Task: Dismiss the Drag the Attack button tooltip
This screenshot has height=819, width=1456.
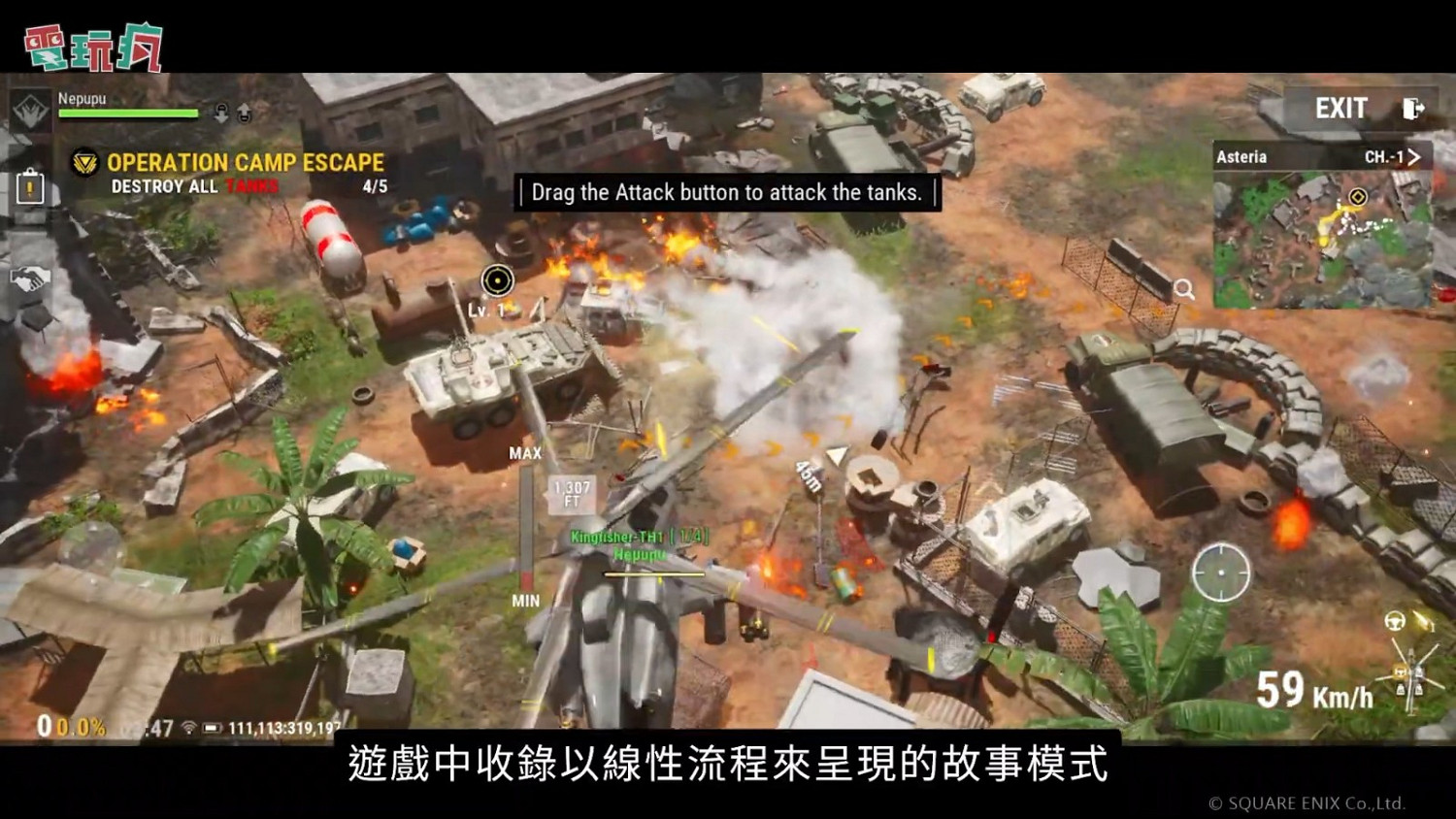Action: tap(726, 193)
